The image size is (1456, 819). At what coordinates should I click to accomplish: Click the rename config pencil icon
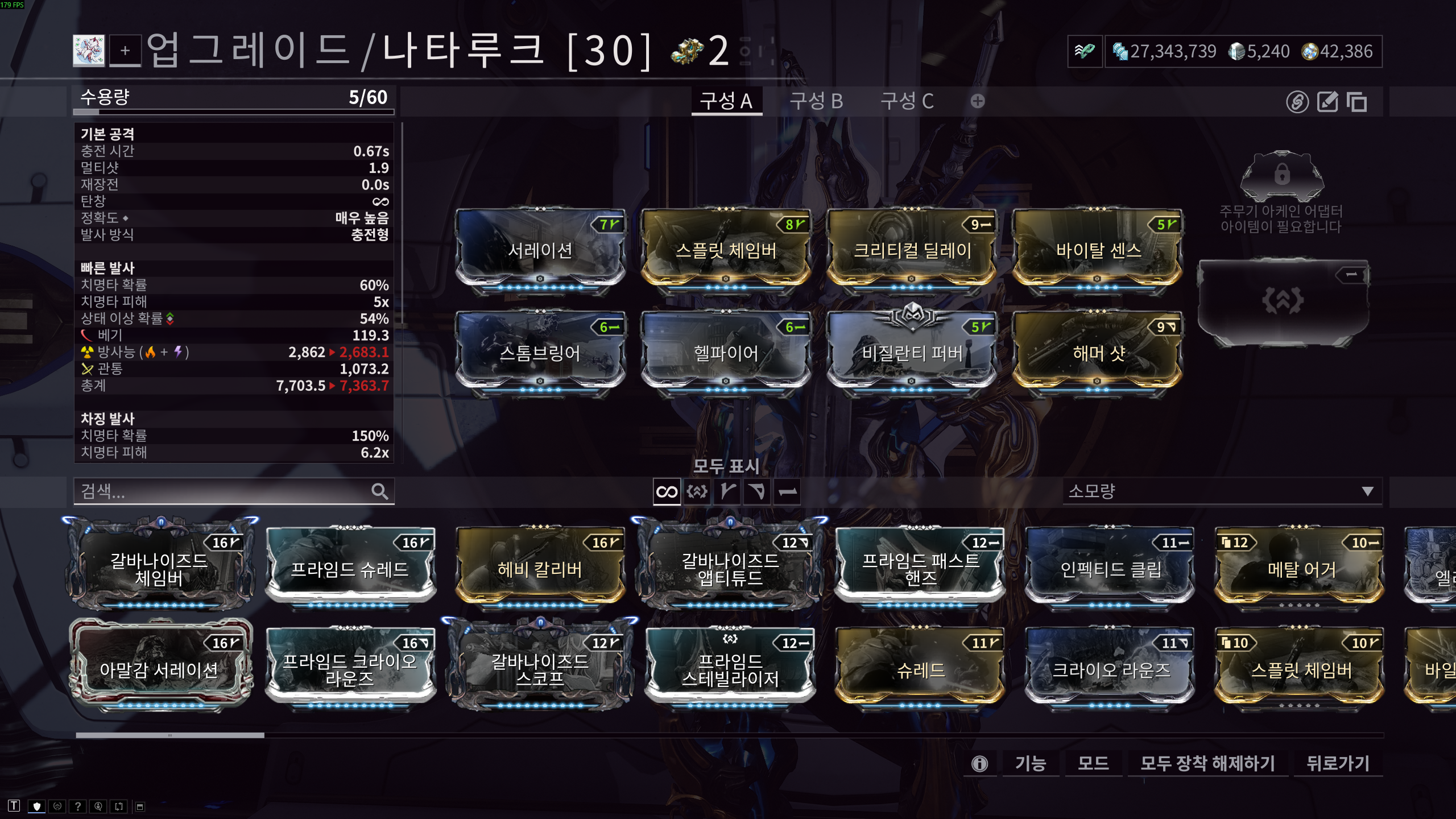pos(1329,103)
